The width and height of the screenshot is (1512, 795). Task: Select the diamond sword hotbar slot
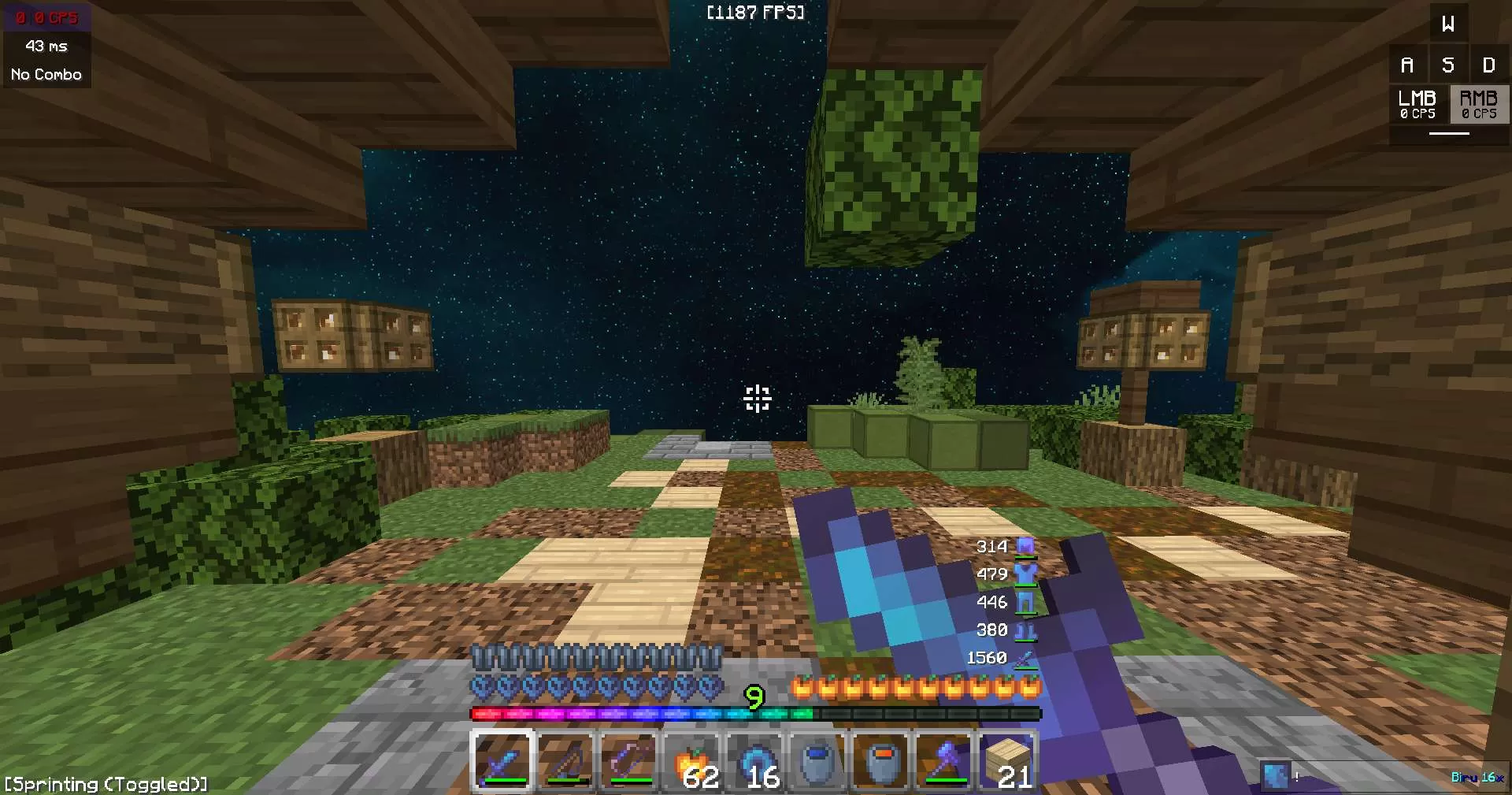(x=502, y=761)
